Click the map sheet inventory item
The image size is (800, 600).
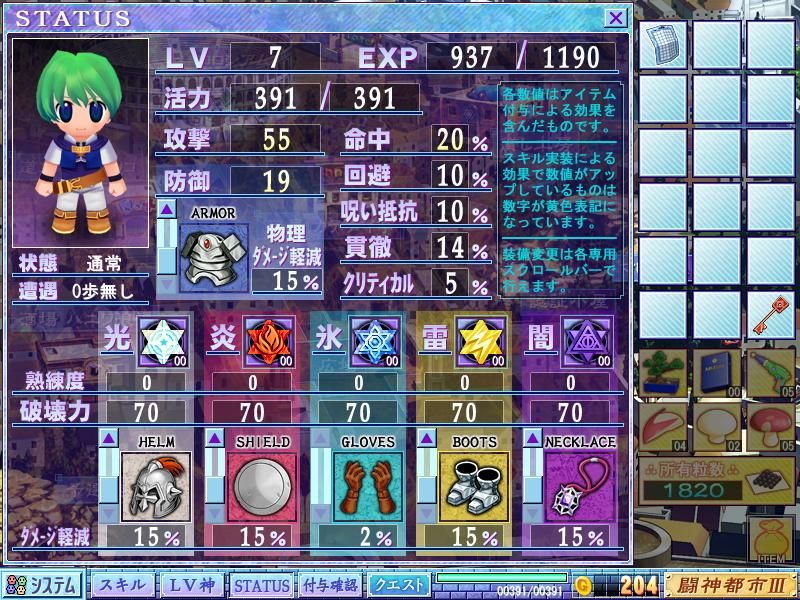tap(664, 45)
